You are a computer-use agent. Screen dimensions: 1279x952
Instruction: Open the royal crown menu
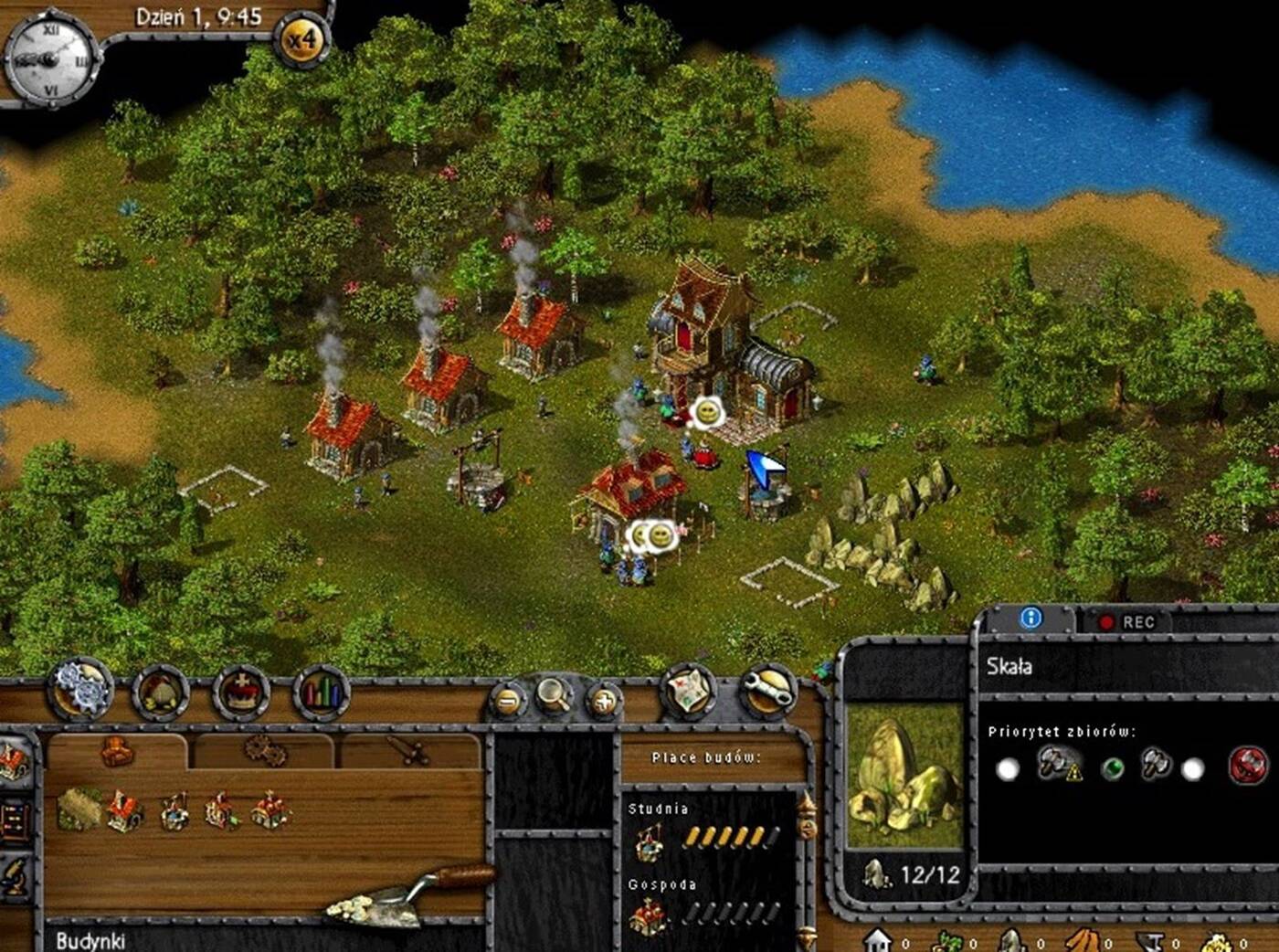pyautogui.click(x=241, y=694)
